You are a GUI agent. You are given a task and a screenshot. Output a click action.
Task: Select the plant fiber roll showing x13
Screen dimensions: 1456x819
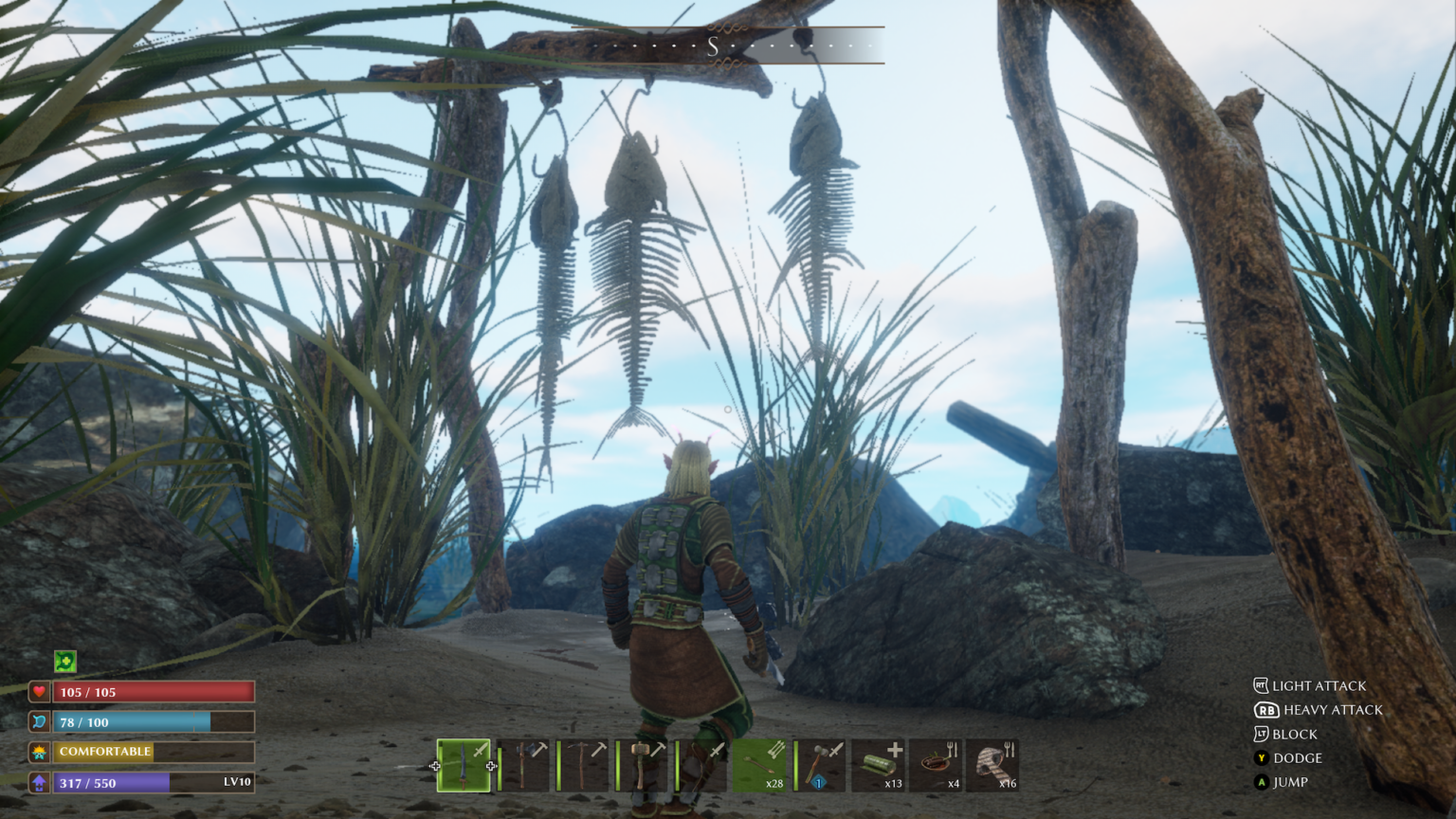[880, 764]
